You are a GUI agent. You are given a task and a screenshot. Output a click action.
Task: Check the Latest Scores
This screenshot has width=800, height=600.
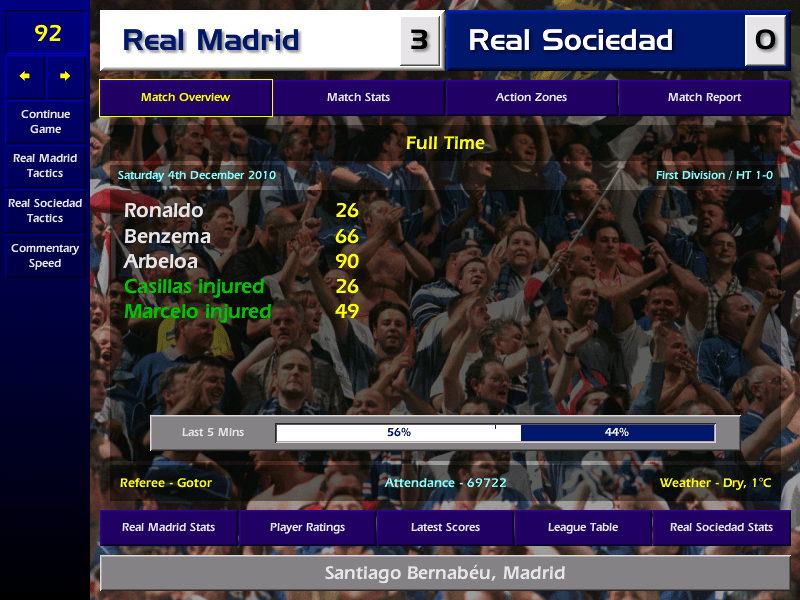point(445,527)
